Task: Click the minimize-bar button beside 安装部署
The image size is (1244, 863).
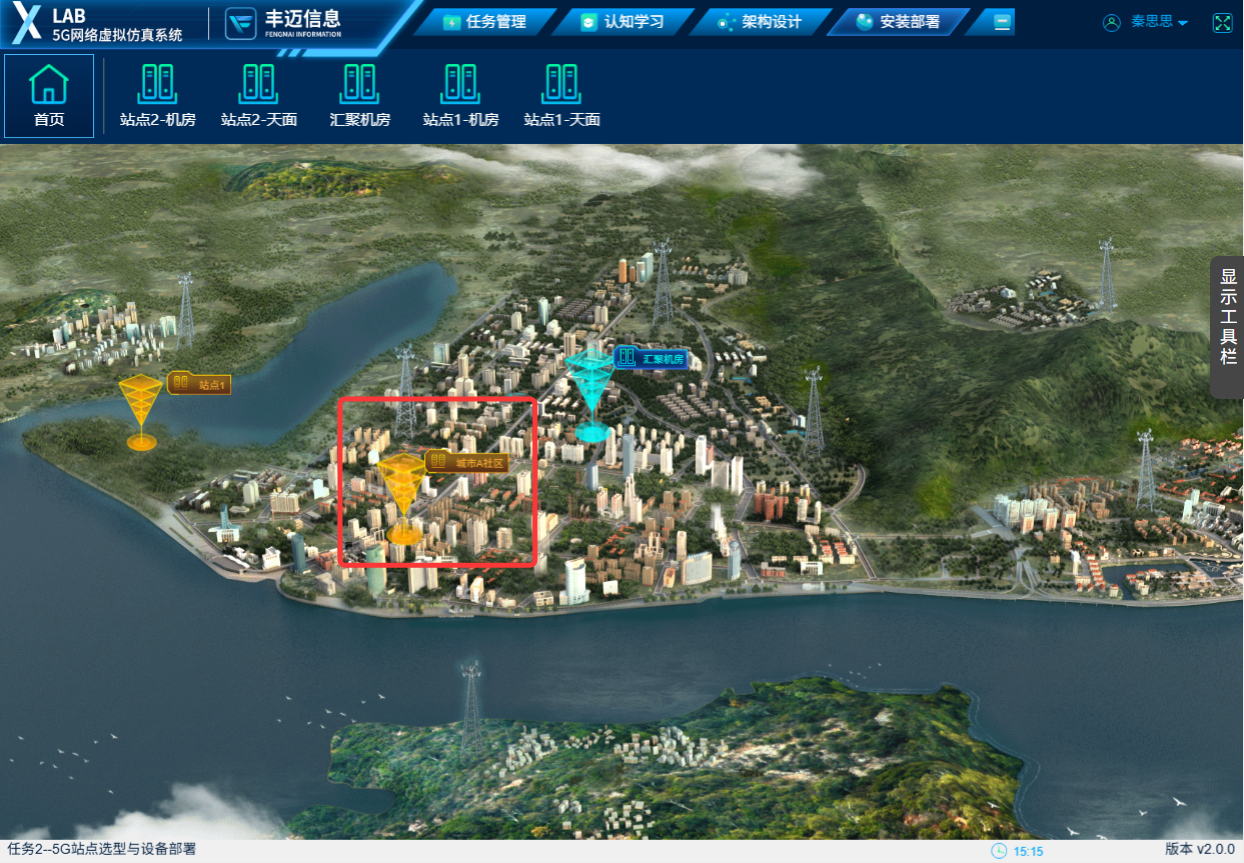Action: (1002, 22)
